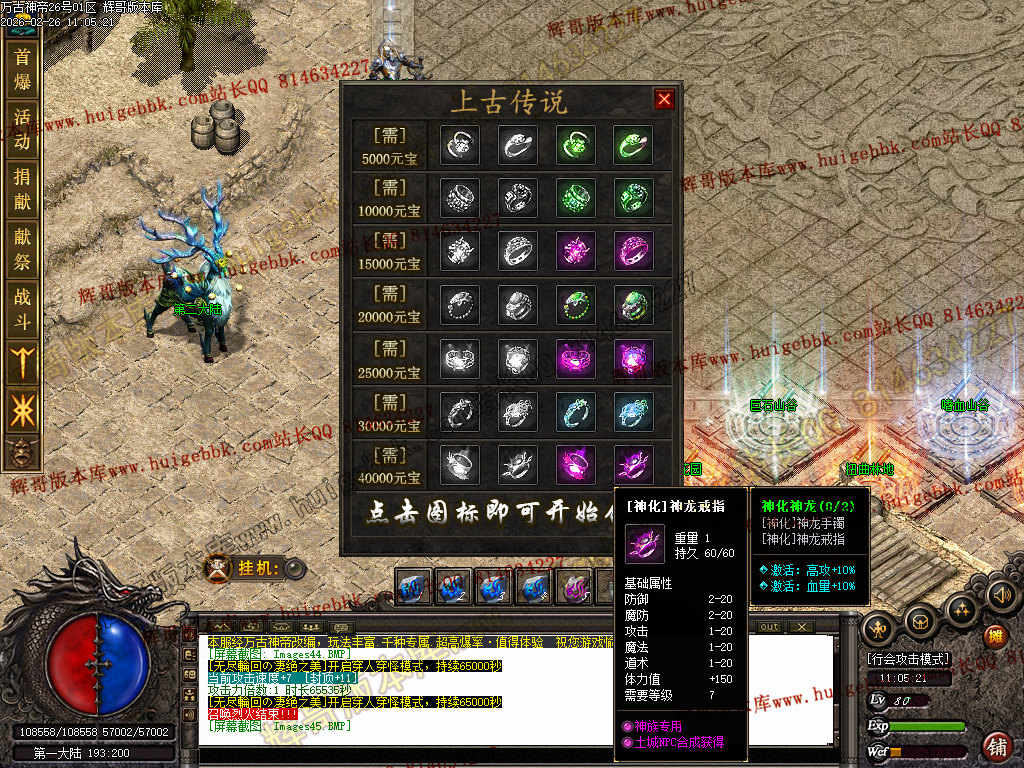Select the first ring in the 20000元宝 row
This screenshot has width=1024, height=768.
pos(460,305)
